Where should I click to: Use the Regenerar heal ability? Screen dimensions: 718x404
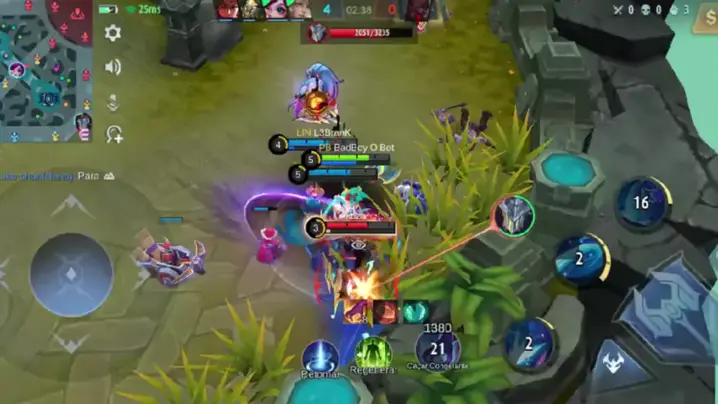(373, 352)
